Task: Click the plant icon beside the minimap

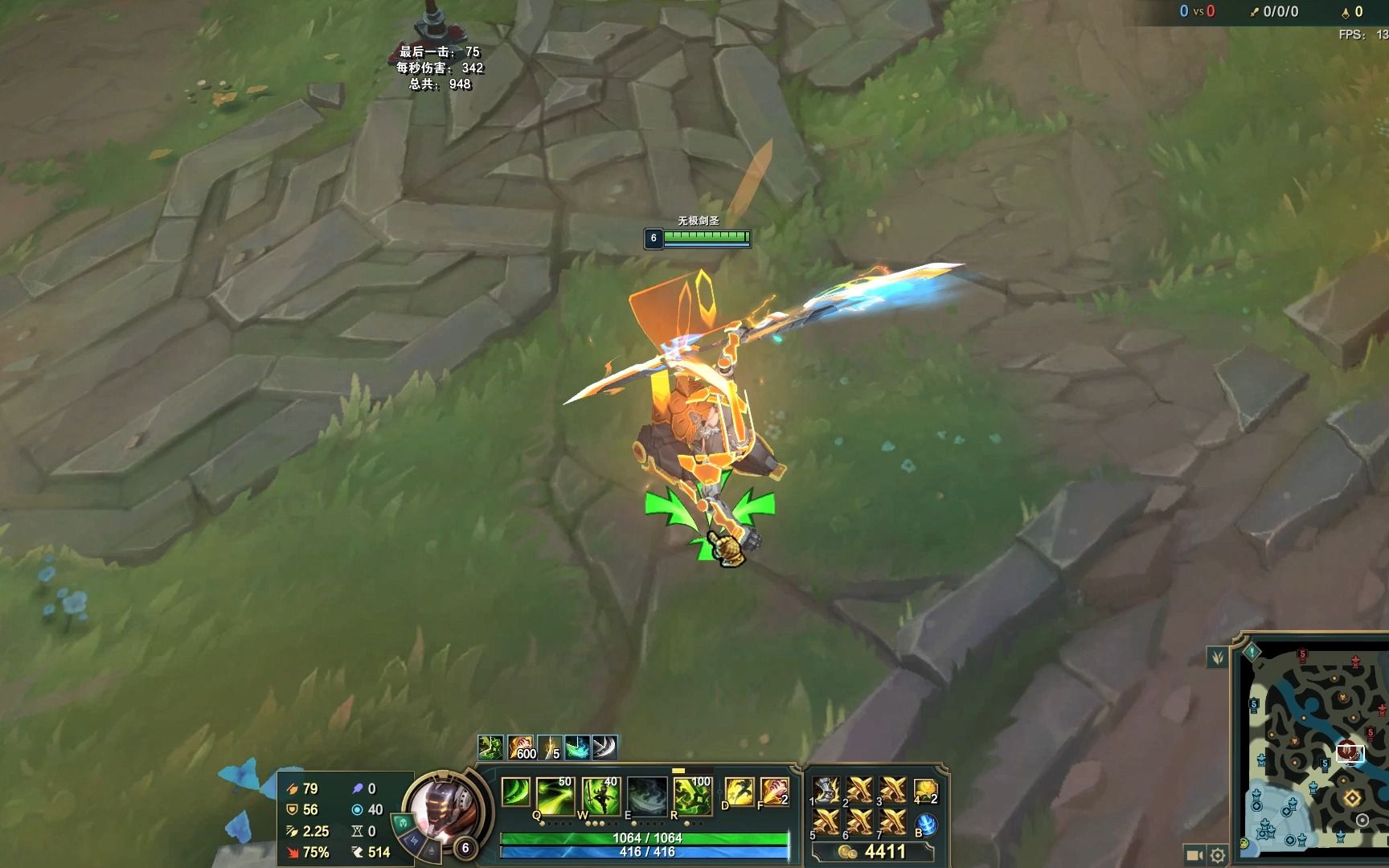Action: tap(1218, 657)
